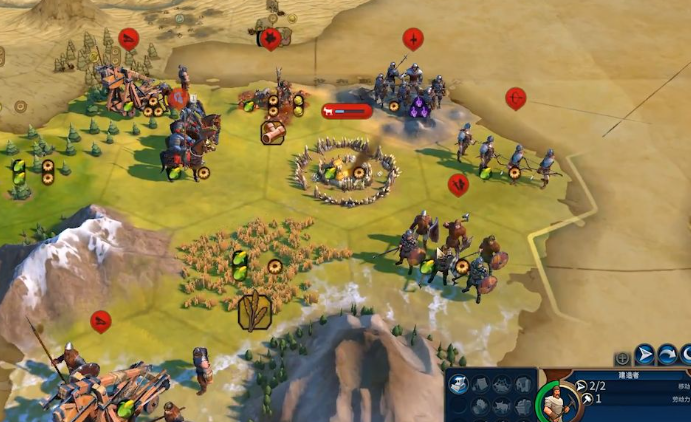Select the red horse unit health banner
This screenshot has width=691, height=422.
(x=346, y=112)
